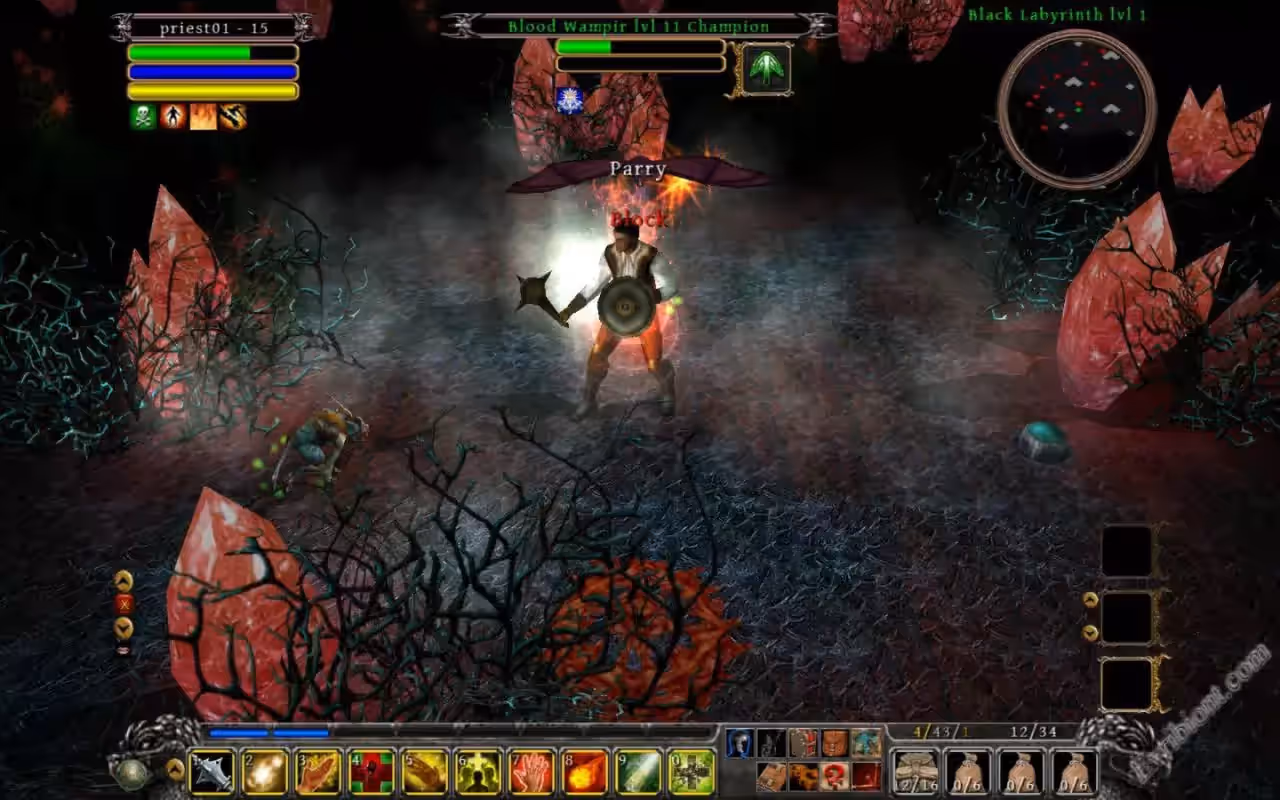The image size is (1280, 800).
Task: Activate the glowing light orb skill
Action: tap(266, 772)
